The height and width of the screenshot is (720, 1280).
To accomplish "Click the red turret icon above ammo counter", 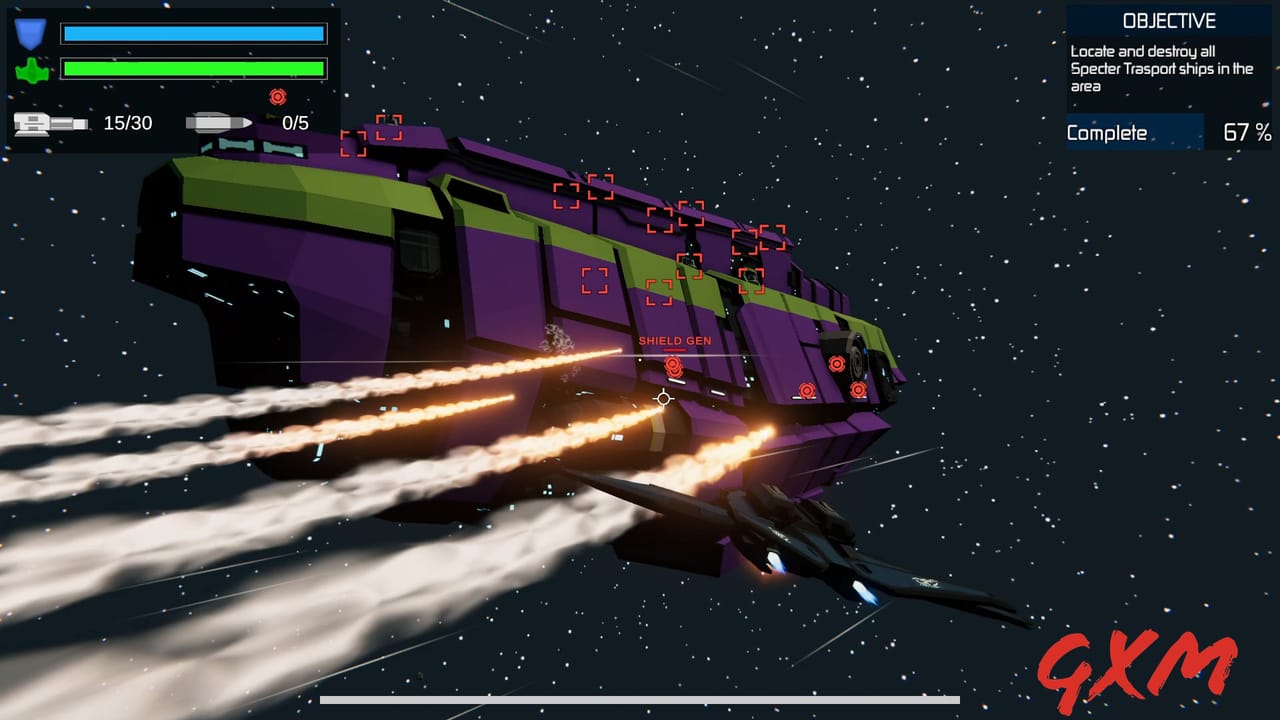I will (x=278, y=97).
